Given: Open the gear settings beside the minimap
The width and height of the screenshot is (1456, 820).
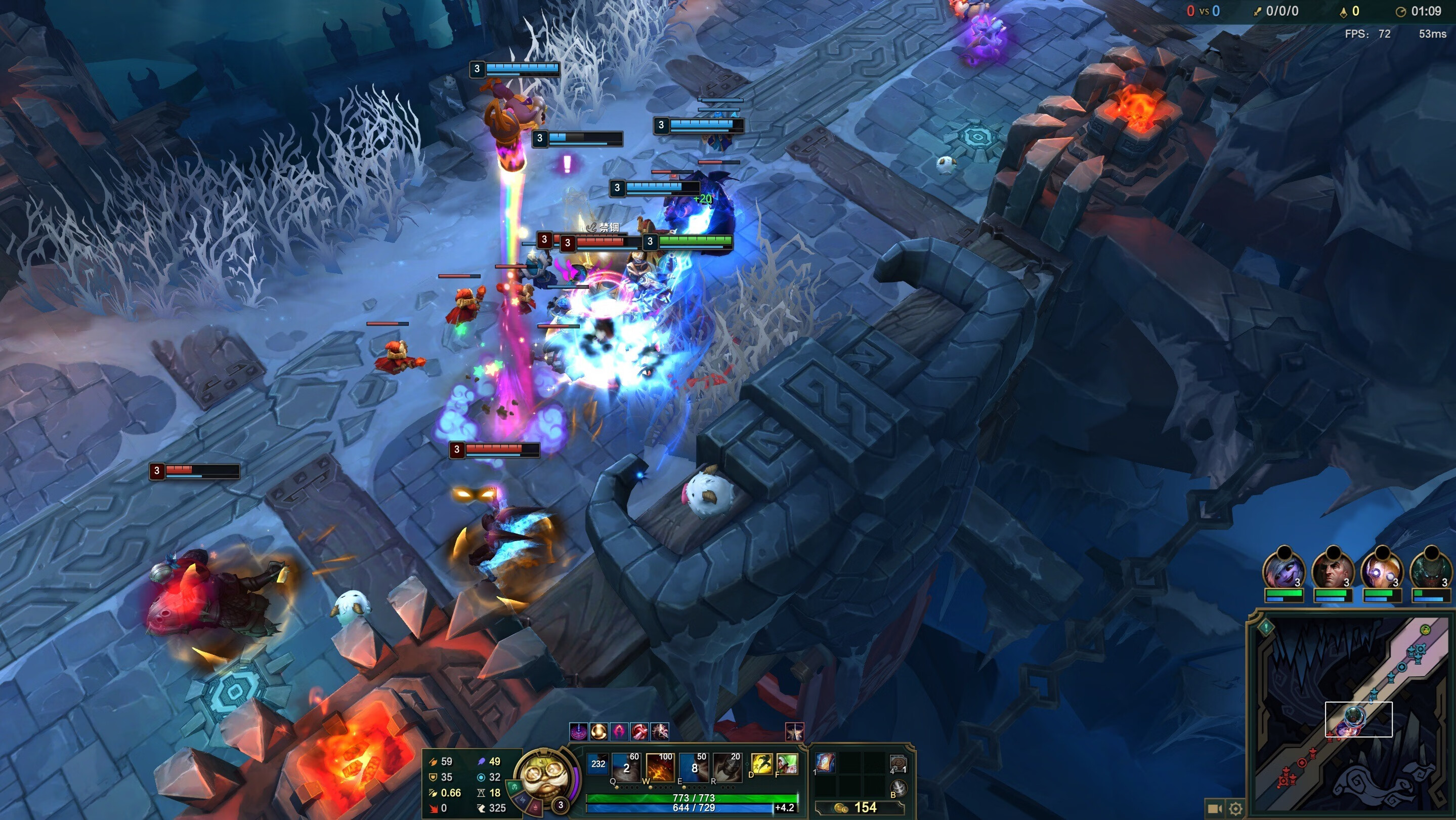Looking at the screenshot, I should click(1235, 808).
